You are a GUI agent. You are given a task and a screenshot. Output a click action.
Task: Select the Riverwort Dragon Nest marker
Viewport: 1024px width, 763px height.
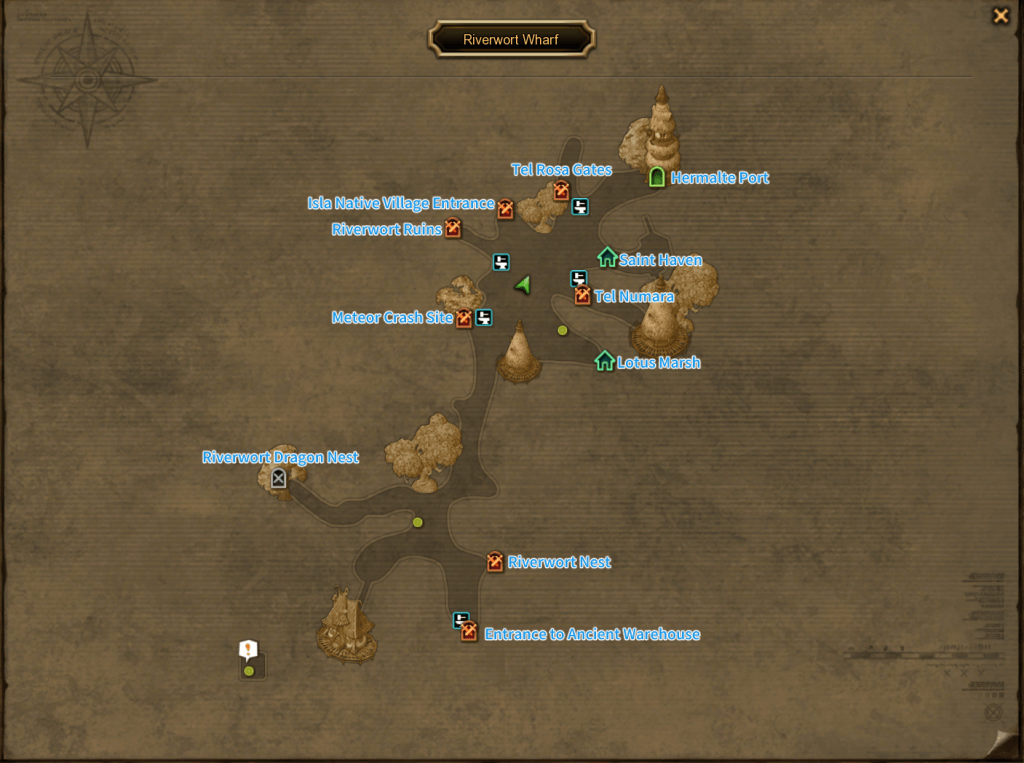coord(278,479)
